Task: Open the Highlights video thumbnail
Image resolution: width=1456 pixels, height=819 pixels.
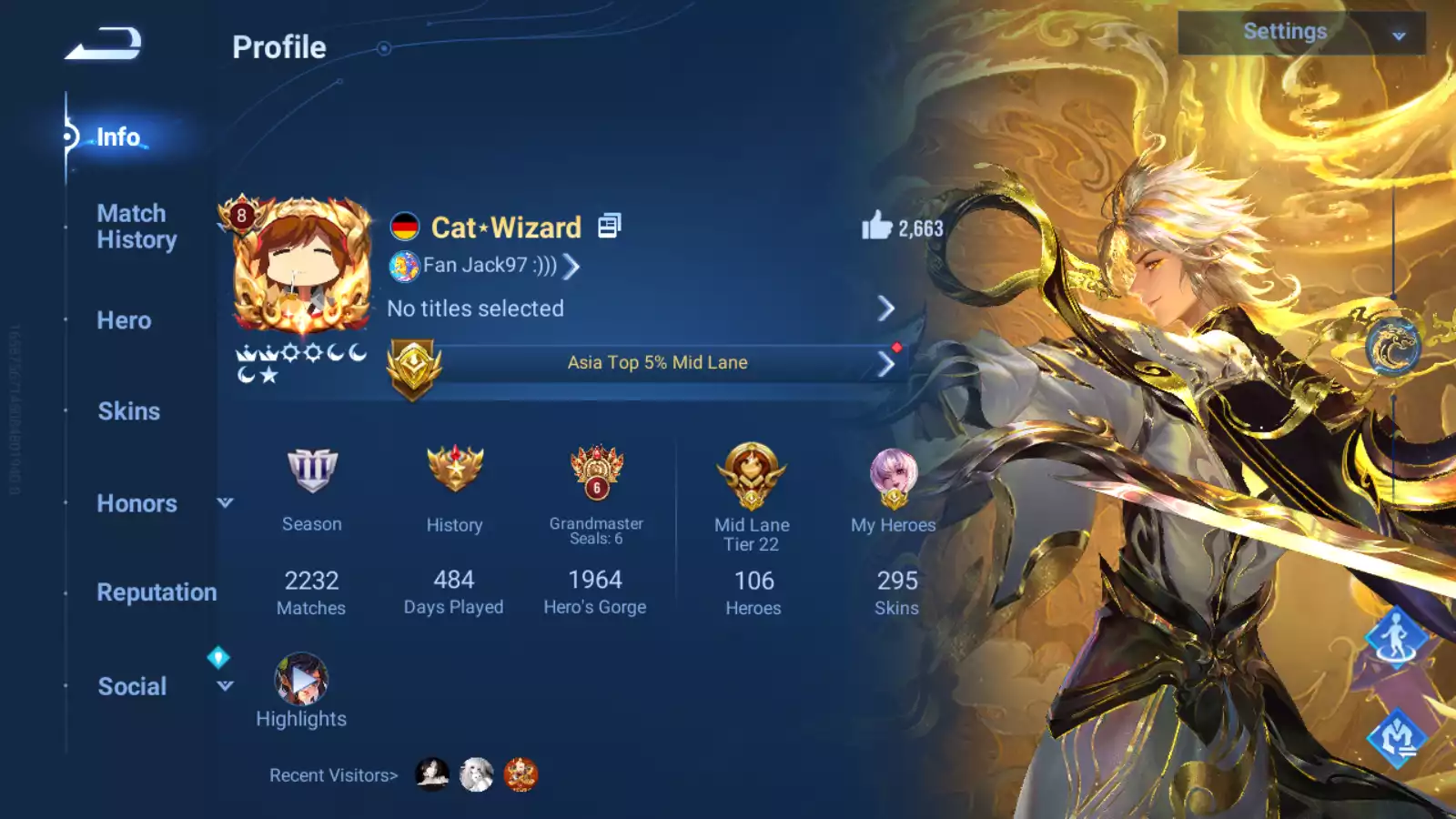Action: click(x=300, y=680)
